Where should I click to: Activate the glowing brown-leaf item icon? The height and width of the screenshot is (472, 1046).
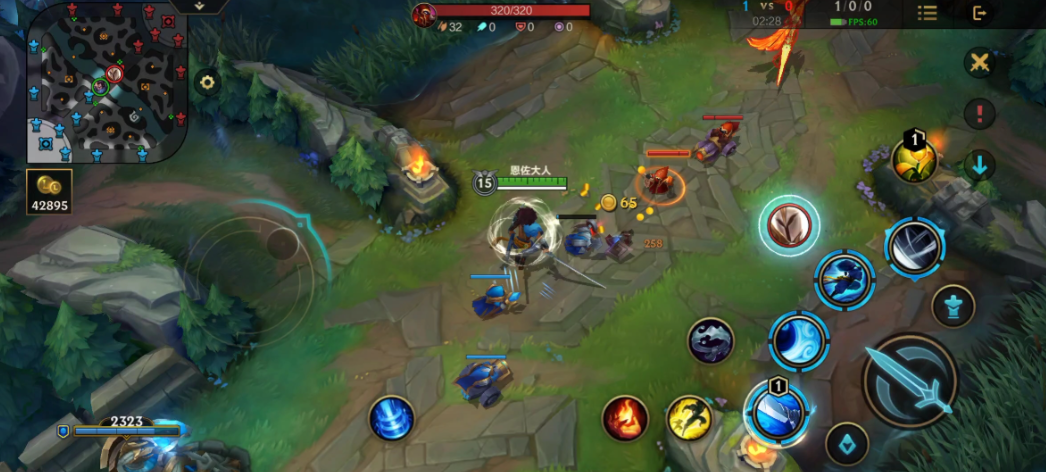click(789, 225)
